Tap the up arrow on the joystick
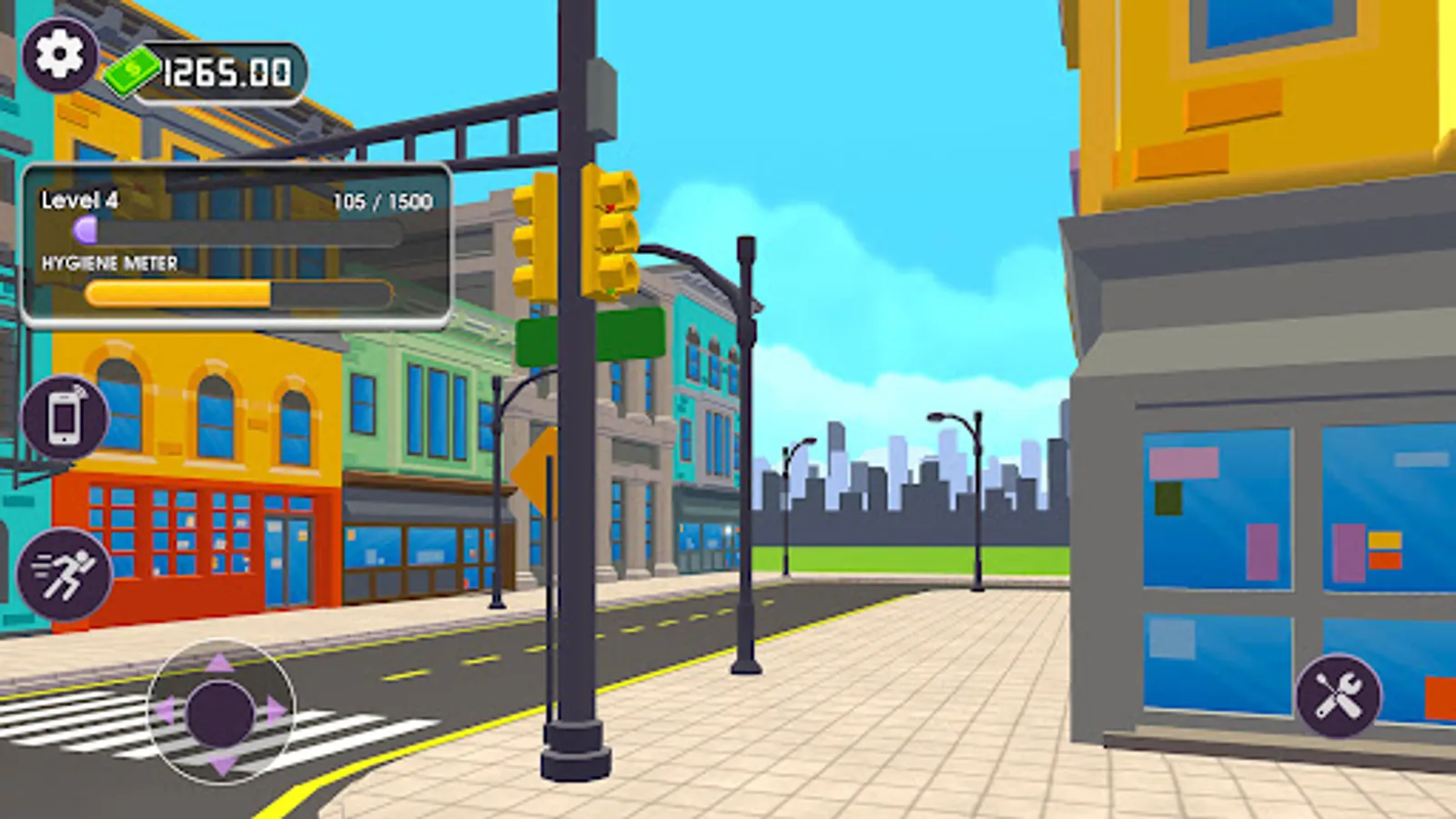Screen dimensions: 1456x819 click(x=218, y=662)
